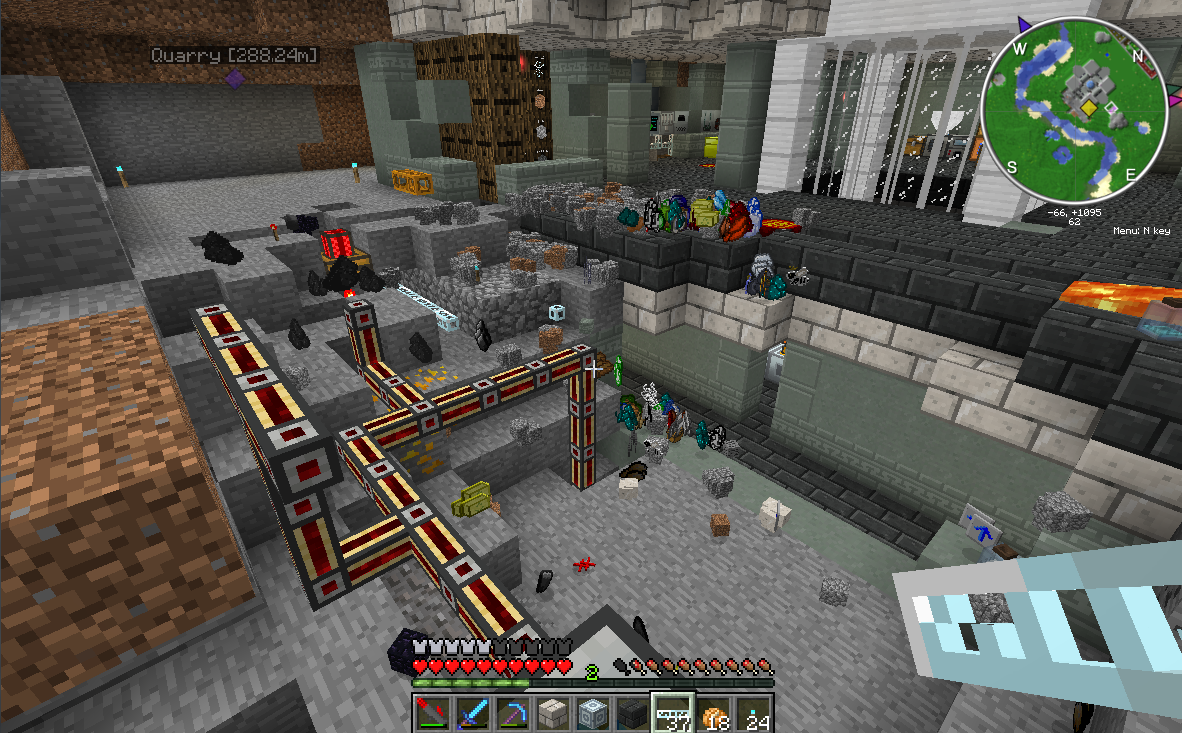Image resolution: width=1182 pixels, height=733 pixels.
Task: Select the highlighted slot holding 37 items
Action: [671, 713]
